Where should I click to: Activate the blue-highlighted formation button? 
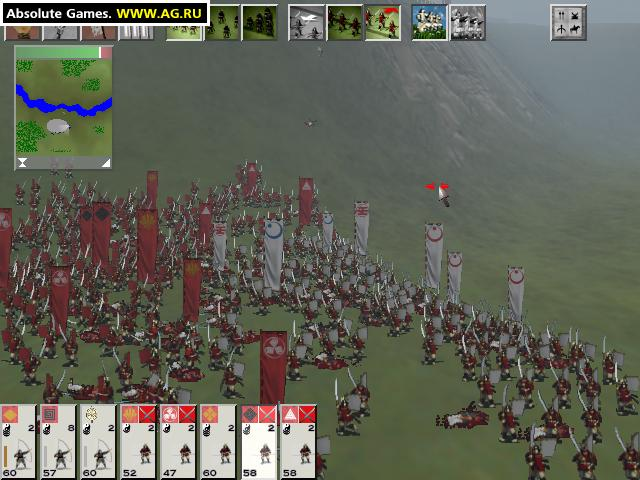pyautogui.click(x=429, y=22)
